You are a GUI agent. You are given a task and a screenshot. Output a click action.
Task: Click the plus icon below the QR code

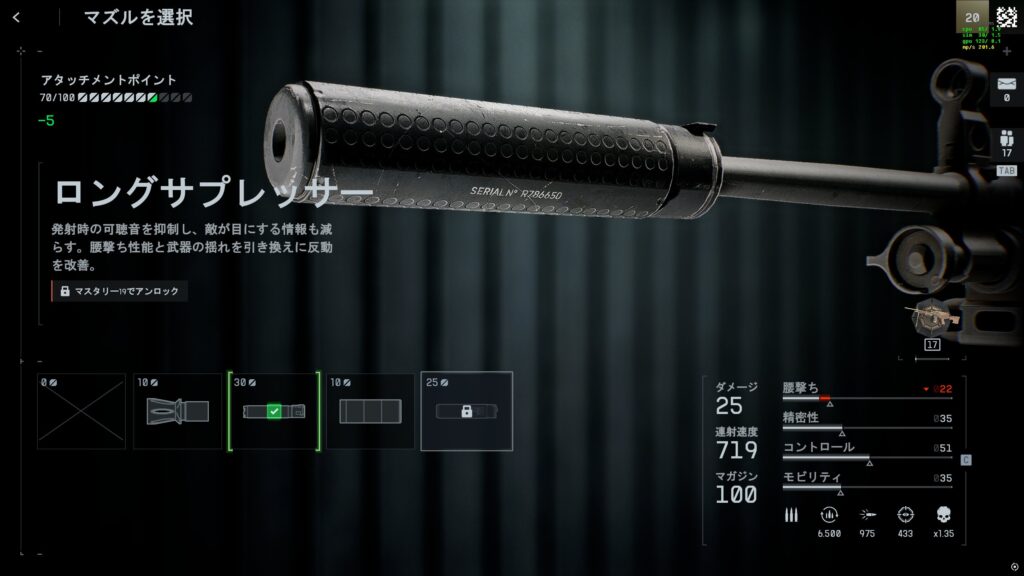pyautogui.click(x=1006, y=51)
